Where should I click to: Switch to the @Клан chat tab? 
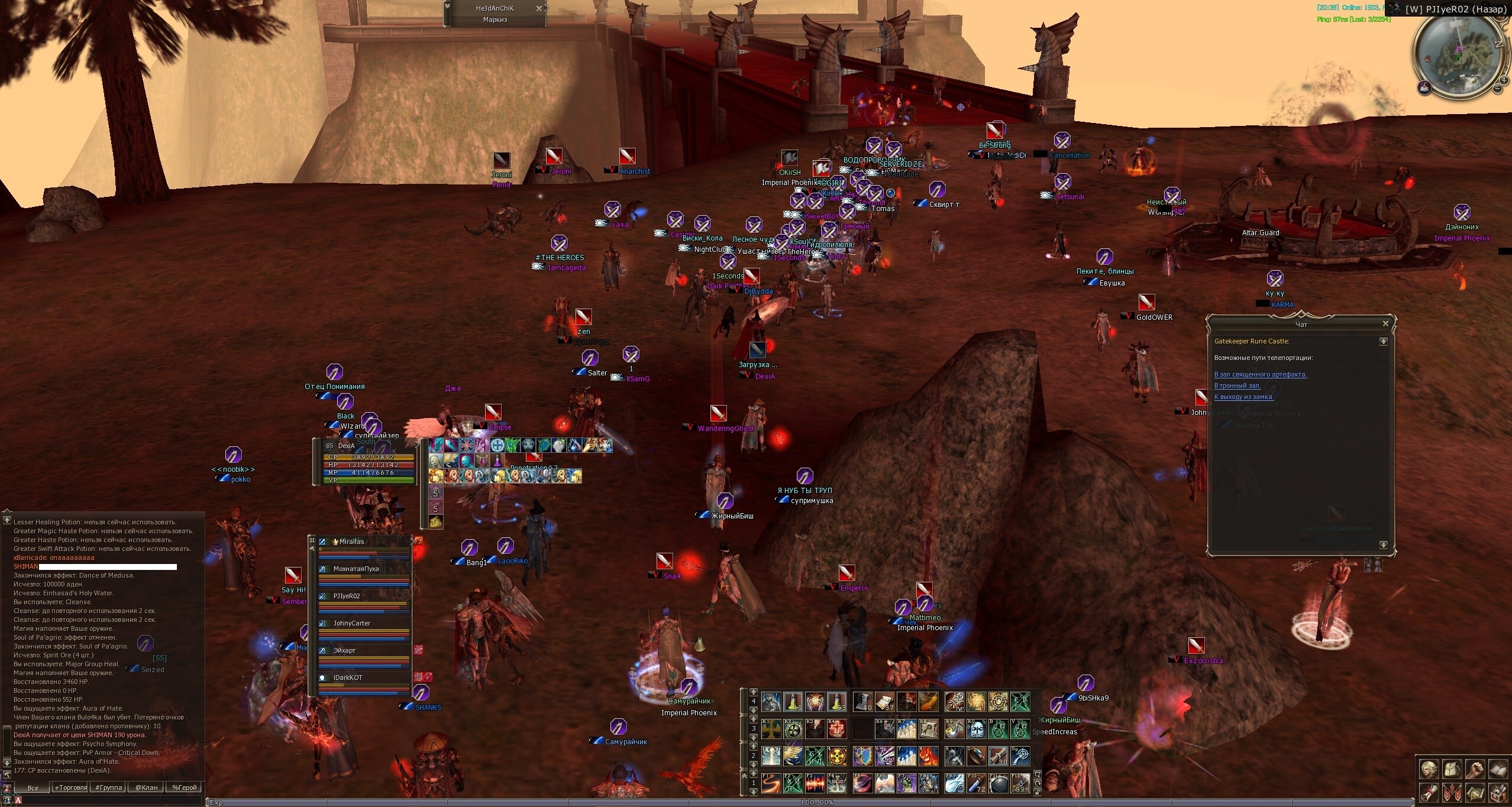point(146,787)
